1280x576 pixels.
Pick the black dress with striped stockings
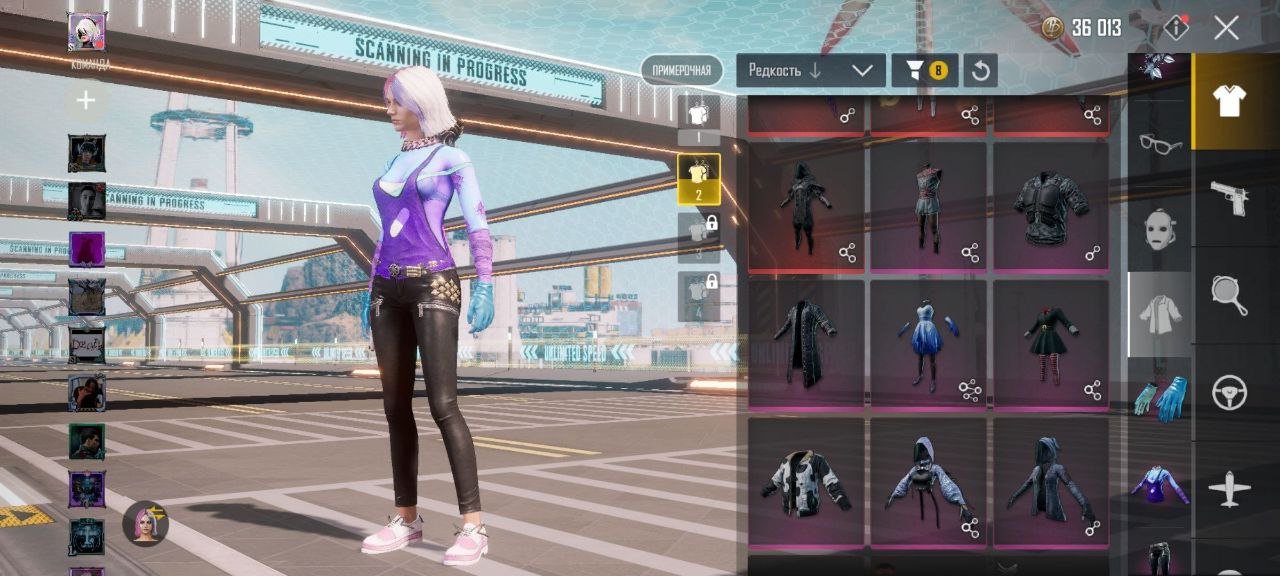click(1050, 343)
